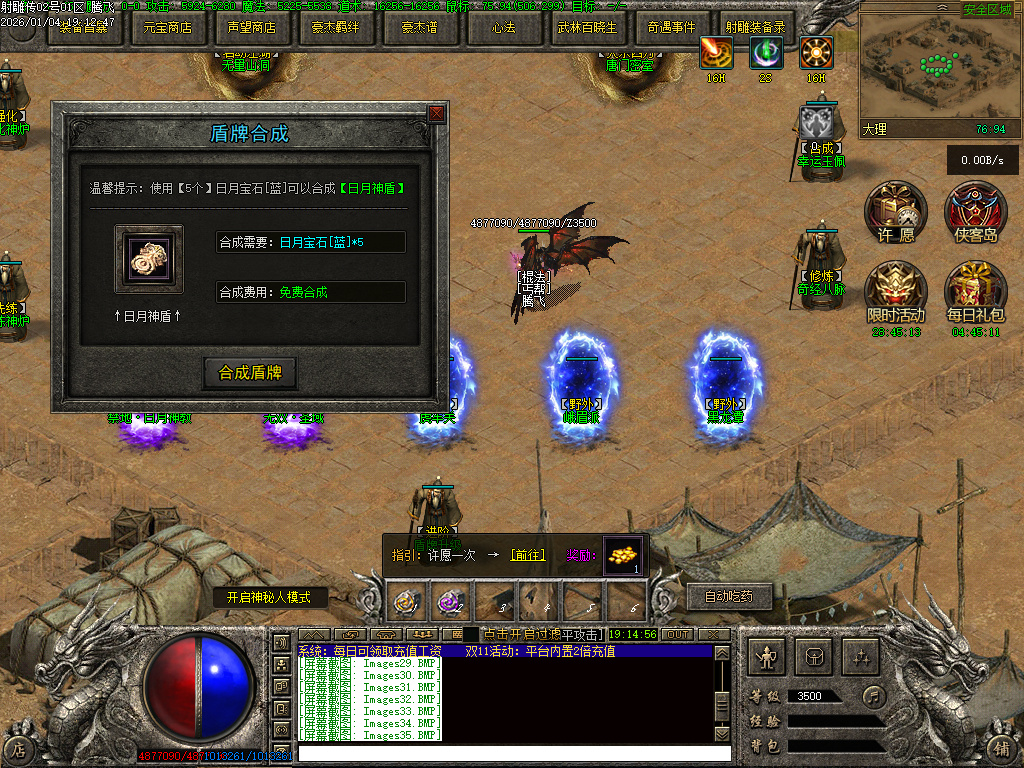Viewport: 1024px width, 768px height.
Task: Click the OUT button above chat
Action: click(x=677, y=634)
